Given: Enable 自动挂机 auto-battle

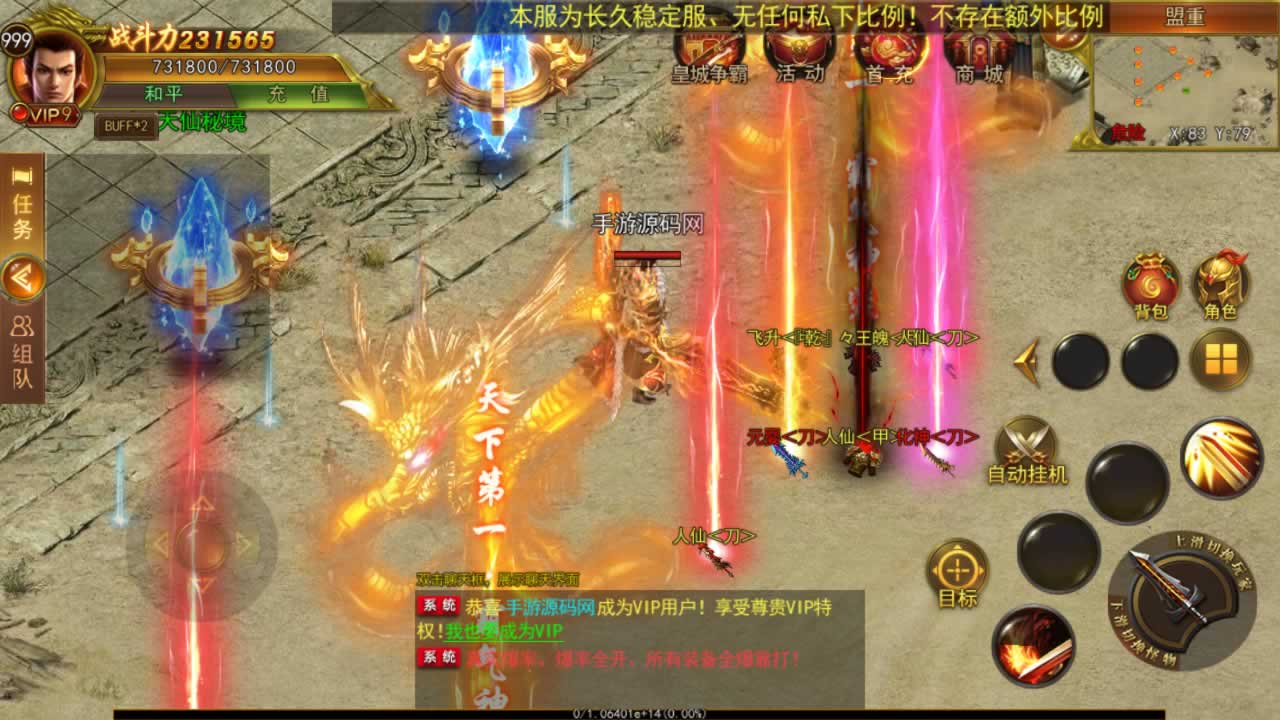Looking at the screenshot, I should [1027, 450].
